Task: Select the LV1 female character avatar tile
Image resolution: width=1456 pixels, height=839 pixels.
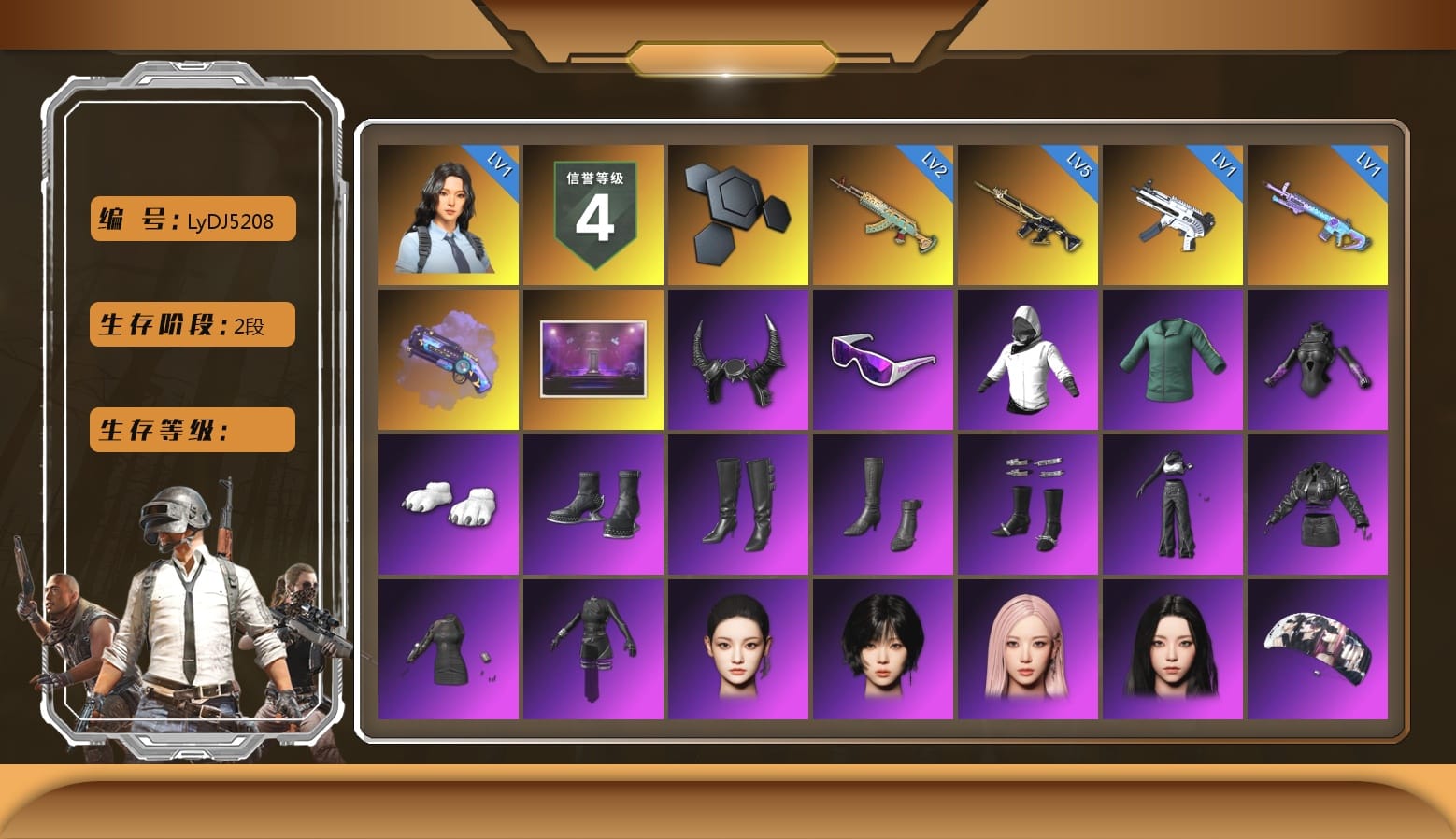Action: (449, 215)
